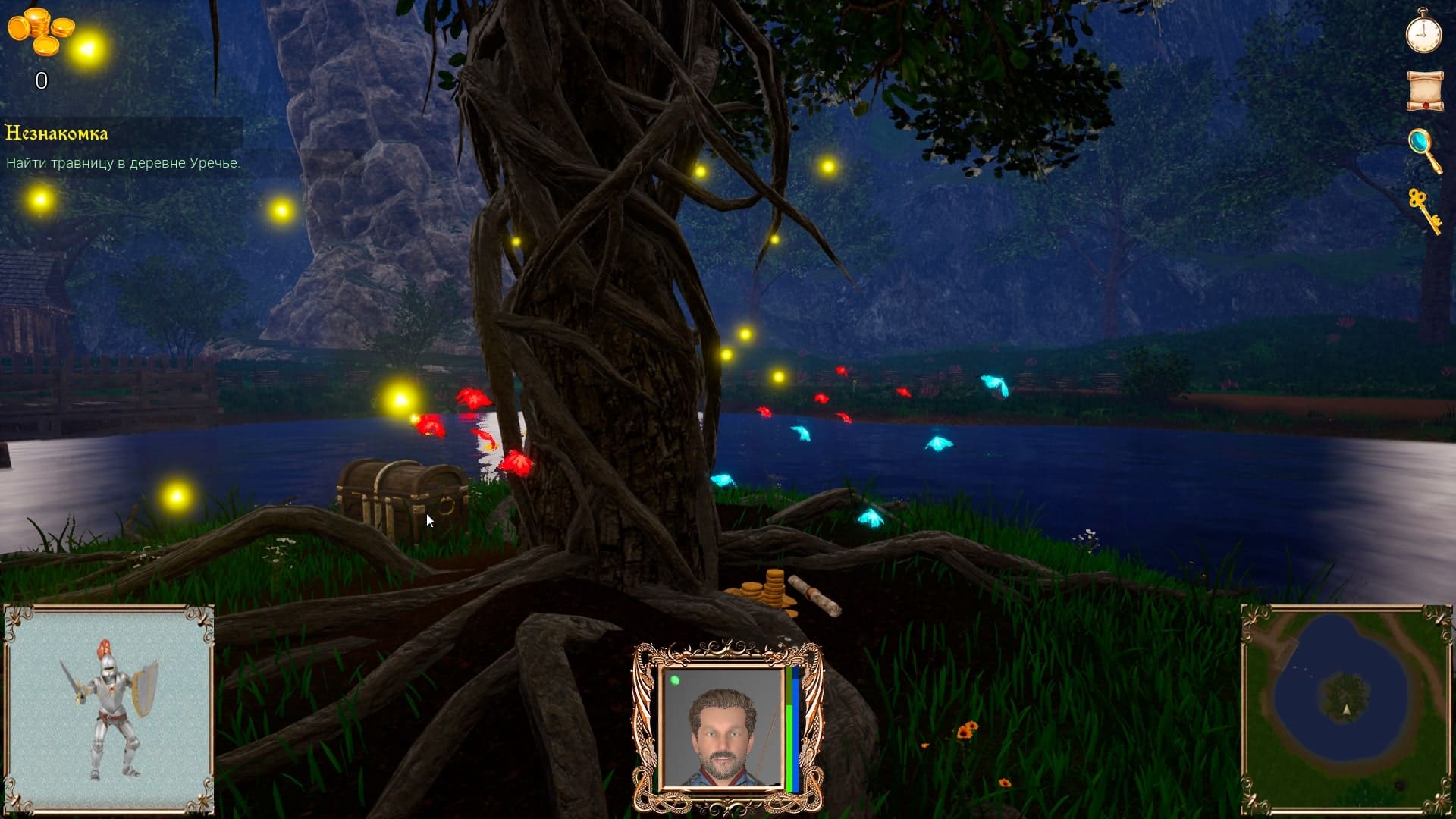
Task: Select the golden key icon
Action: coord(1423,209)
